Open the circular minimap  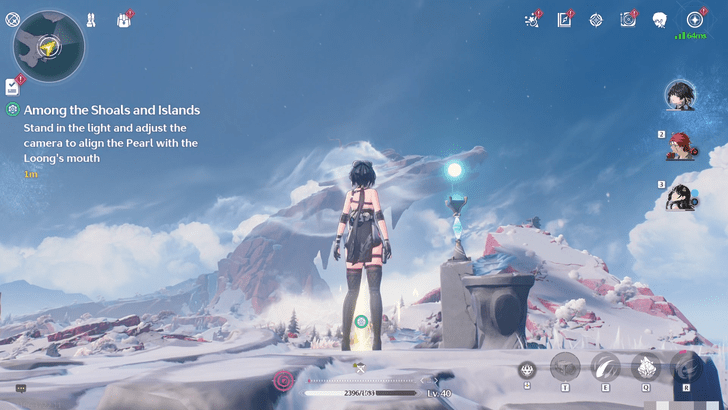(x=48, y=45)
